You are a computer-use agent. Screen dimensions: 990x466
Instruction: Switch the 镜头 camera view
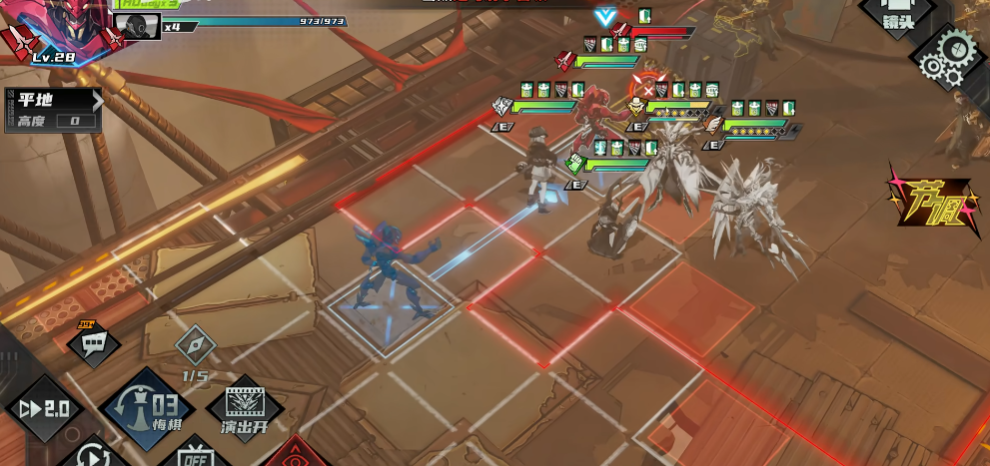point(896,16)
